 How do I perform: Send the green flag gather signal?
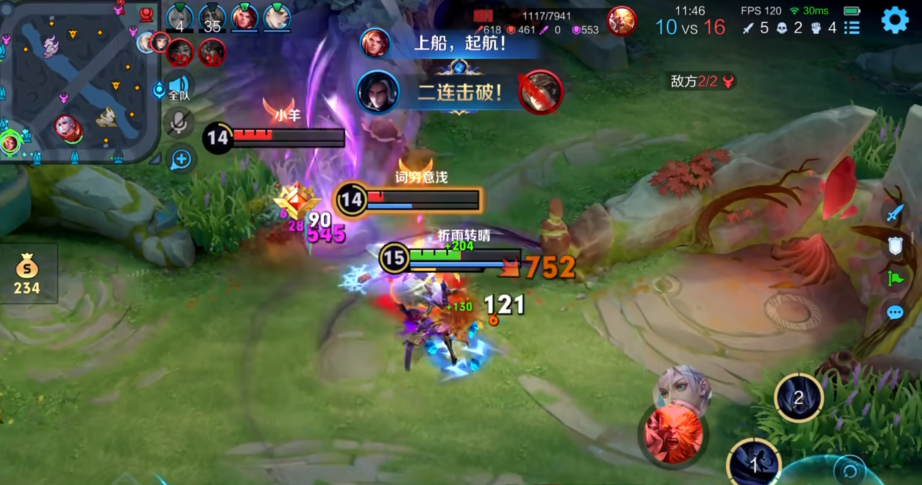point(895,279)
